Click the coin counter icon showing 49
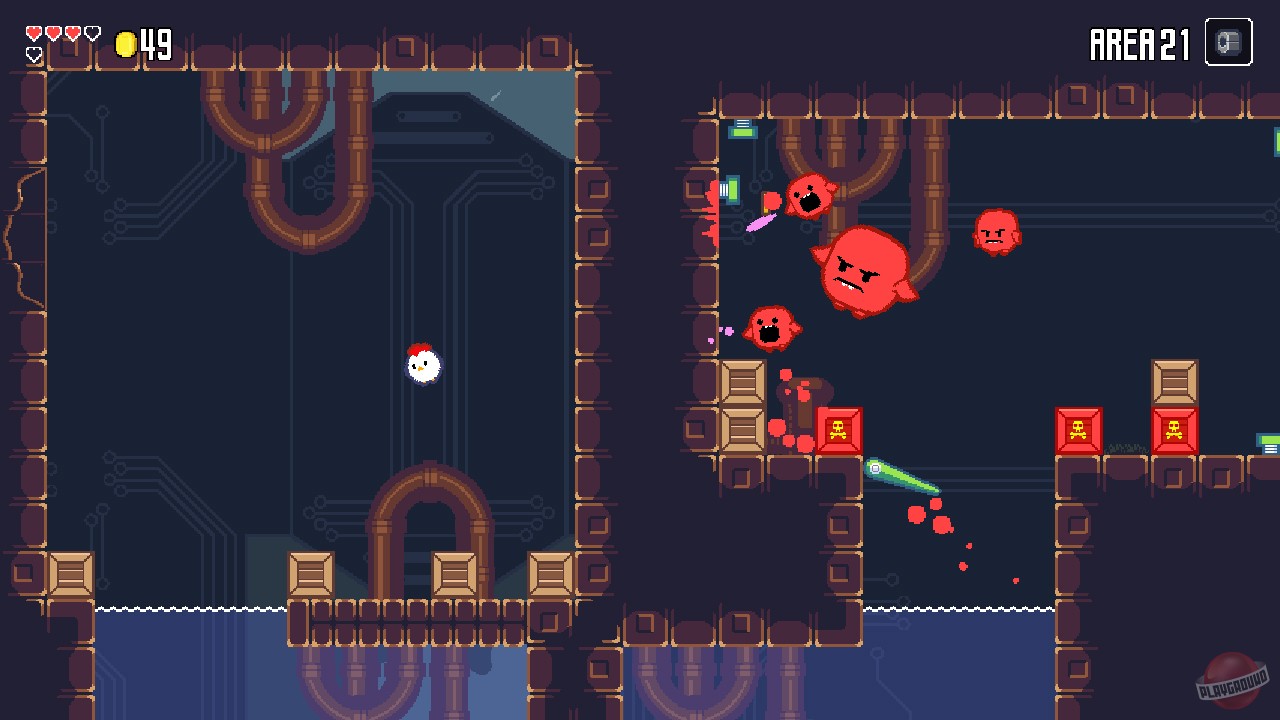1280x720 pixels. (x=124, y=44)
